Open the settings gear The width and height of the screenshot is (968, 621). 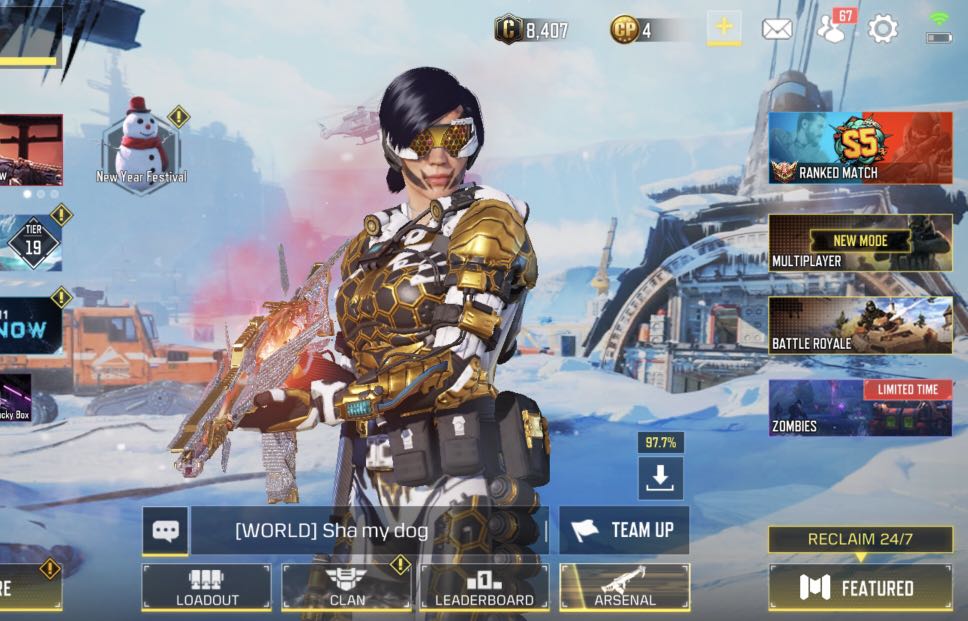pos(882,29)
